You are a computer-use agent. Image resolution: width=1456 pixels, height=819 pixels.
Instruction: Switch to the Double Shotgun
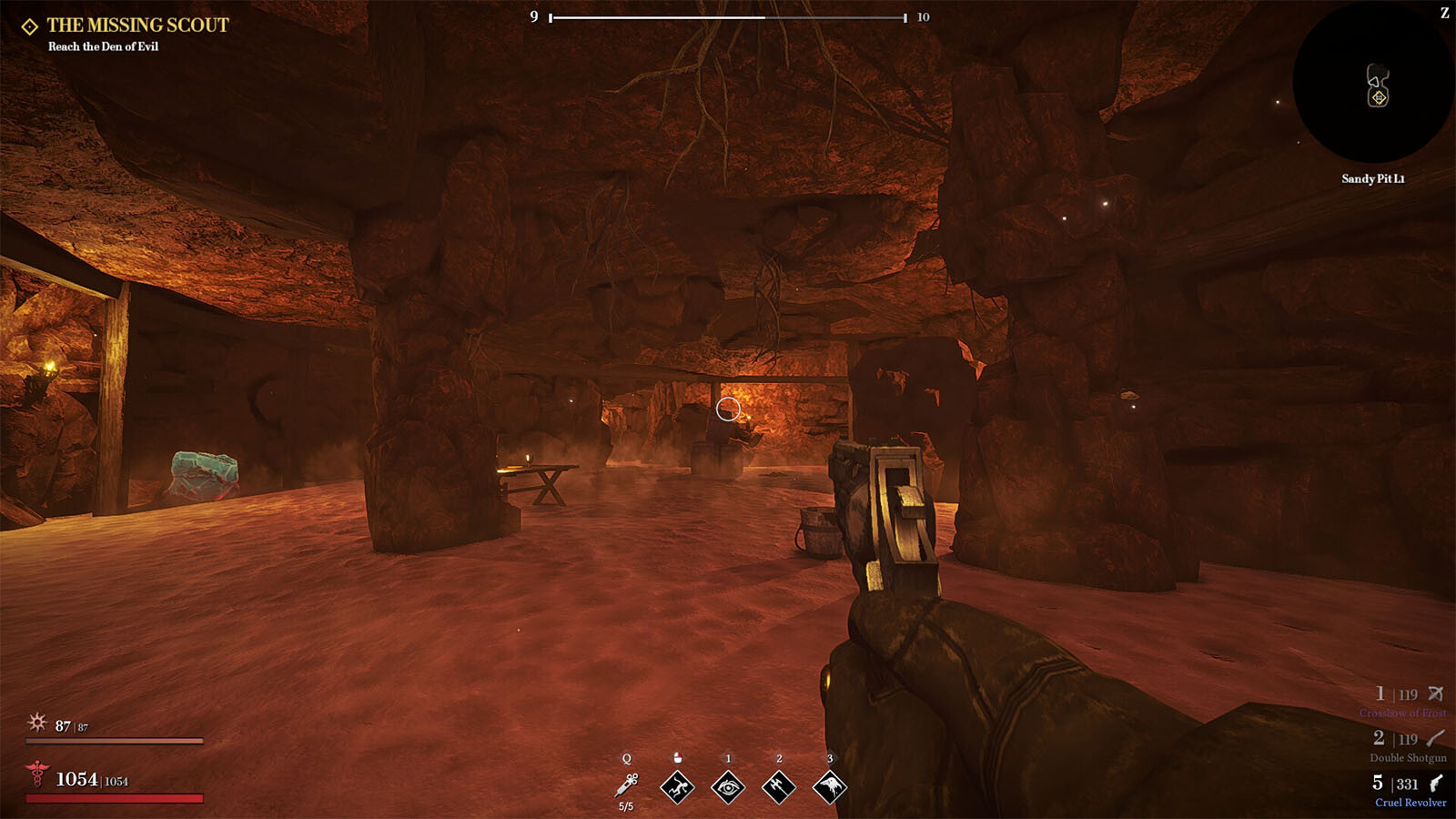pos(1408,746)
